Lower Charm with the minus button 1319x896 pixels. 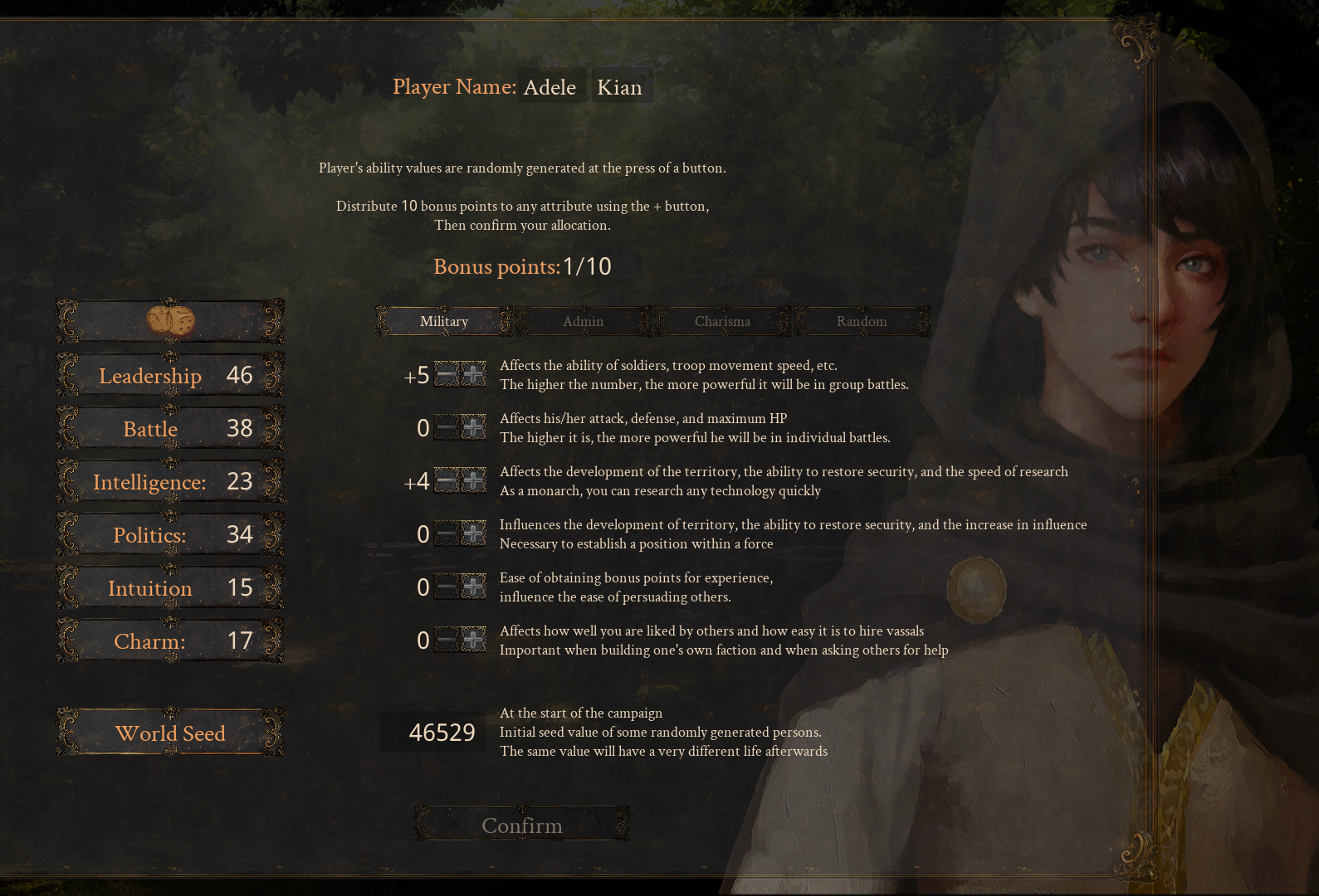point(447,640)
